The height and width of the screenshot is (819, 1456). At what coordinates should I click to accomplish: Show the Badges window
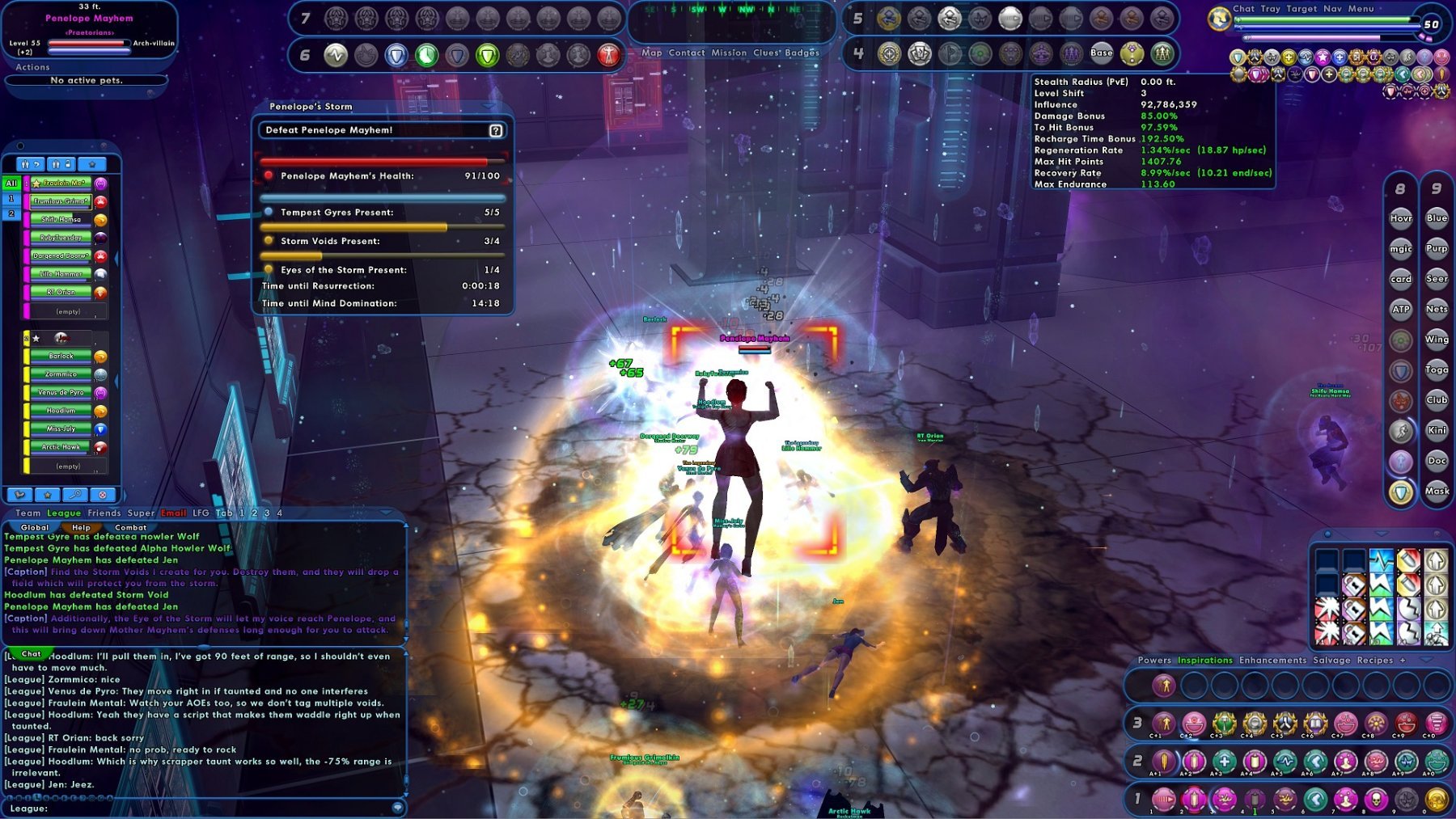click(802, 53)
